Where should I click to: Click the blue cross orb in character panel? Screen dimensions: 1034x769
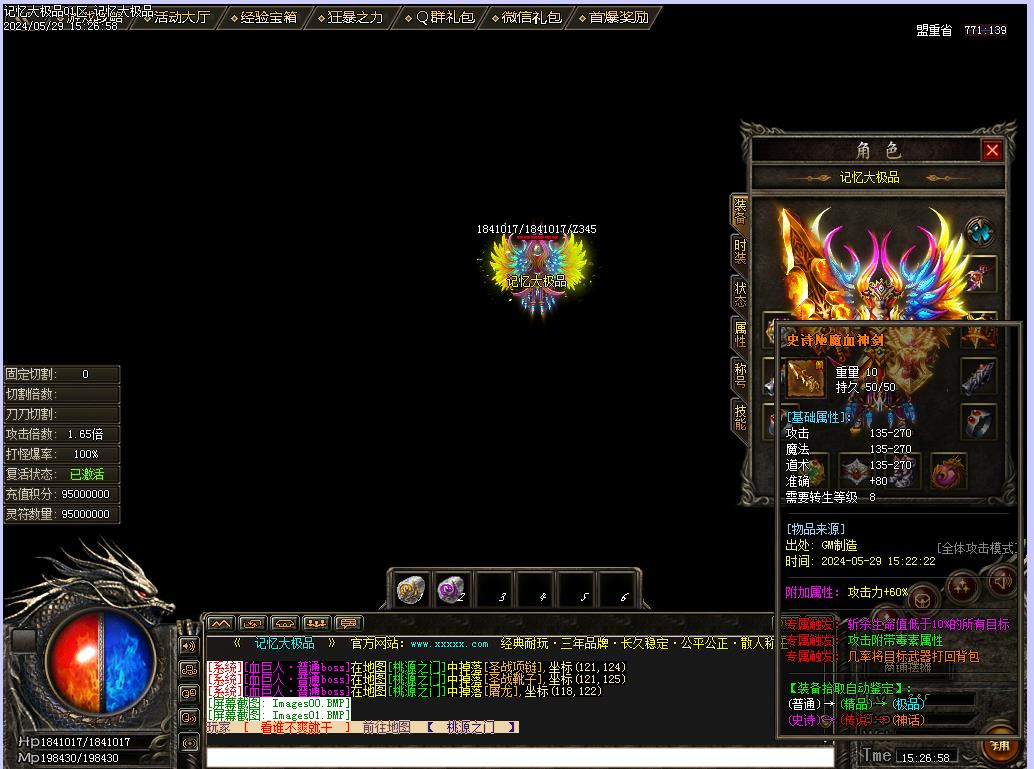tap(979, 232)
